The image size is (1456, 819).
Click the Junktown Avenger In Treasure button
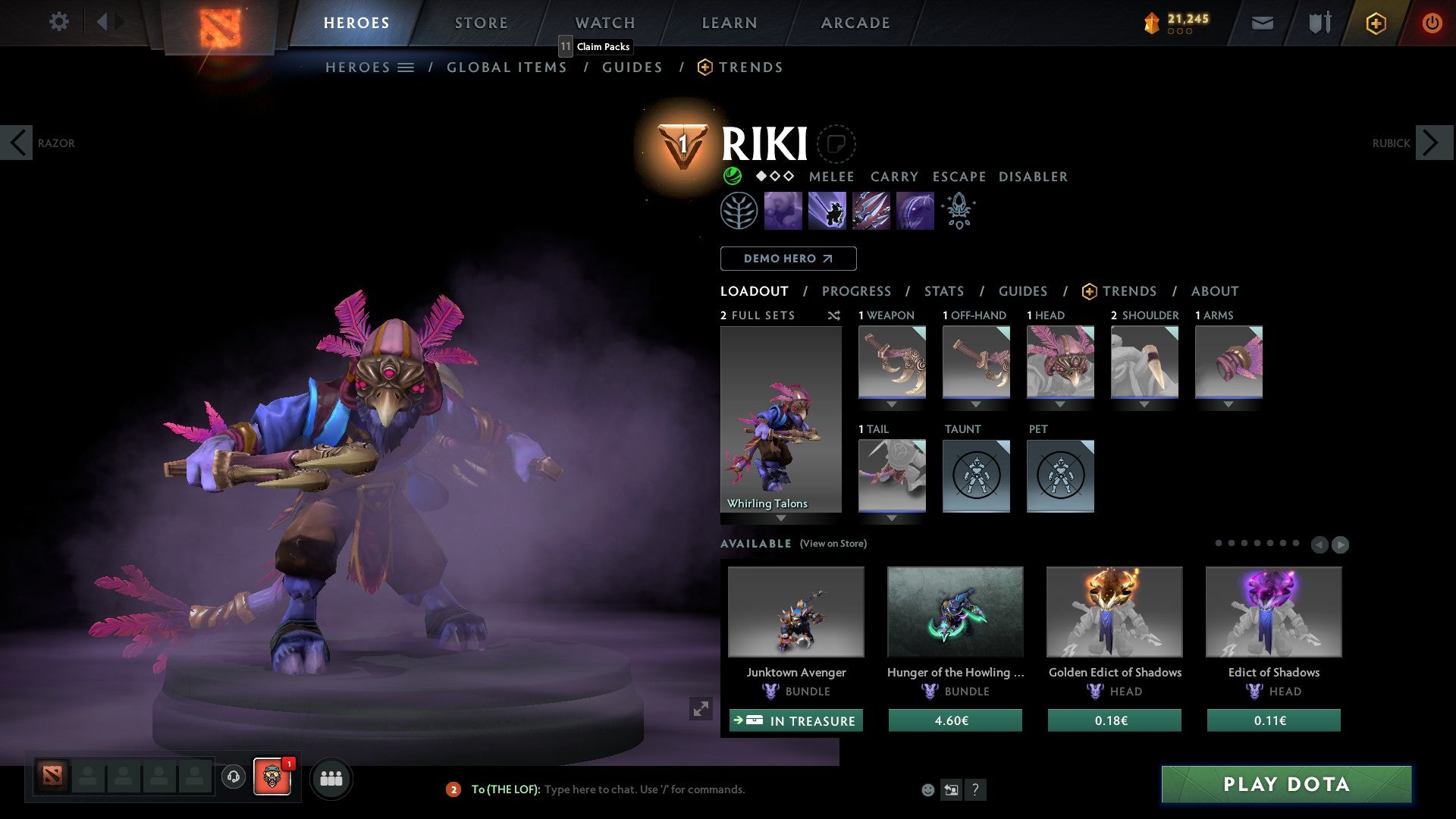[795, 720]
